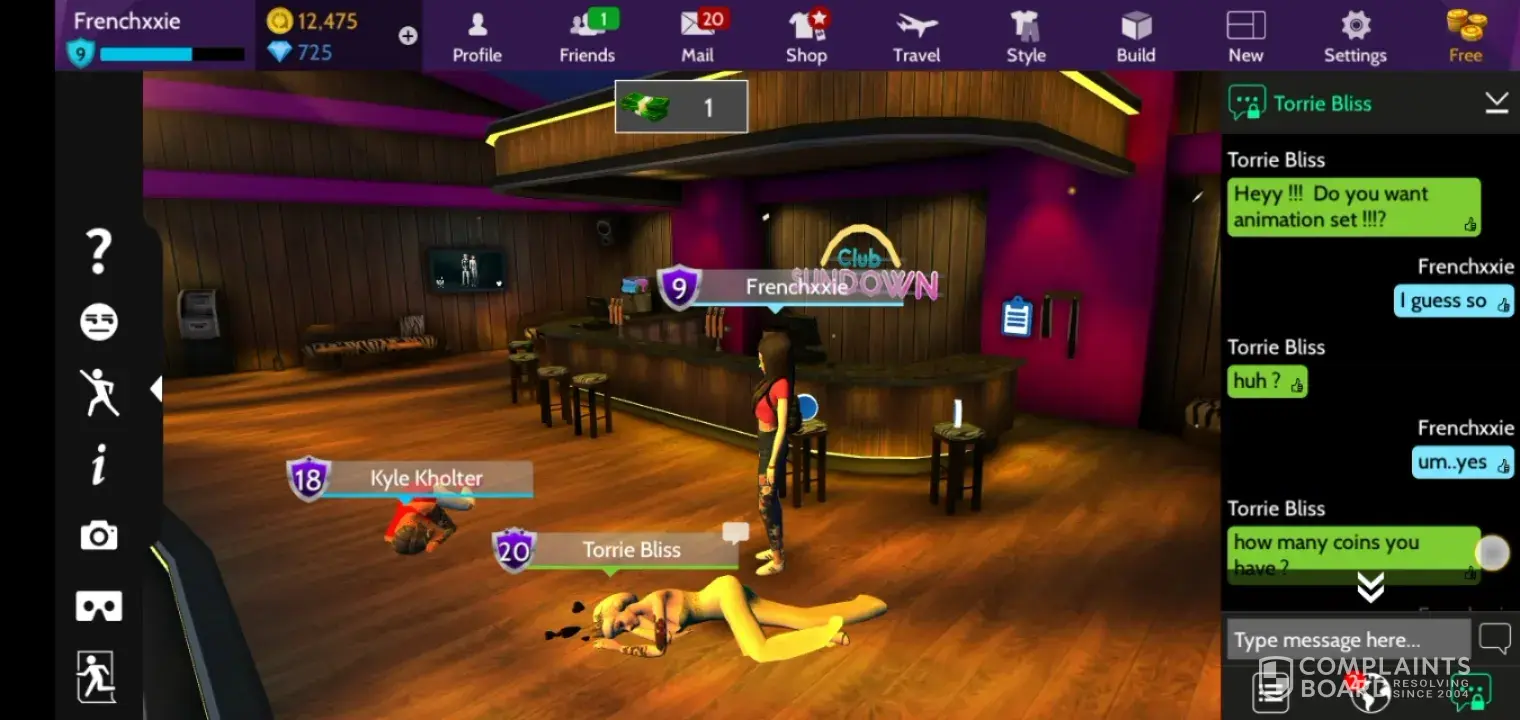Open the New items menu
The image size is (1520, 720).
coord(1245,36)
